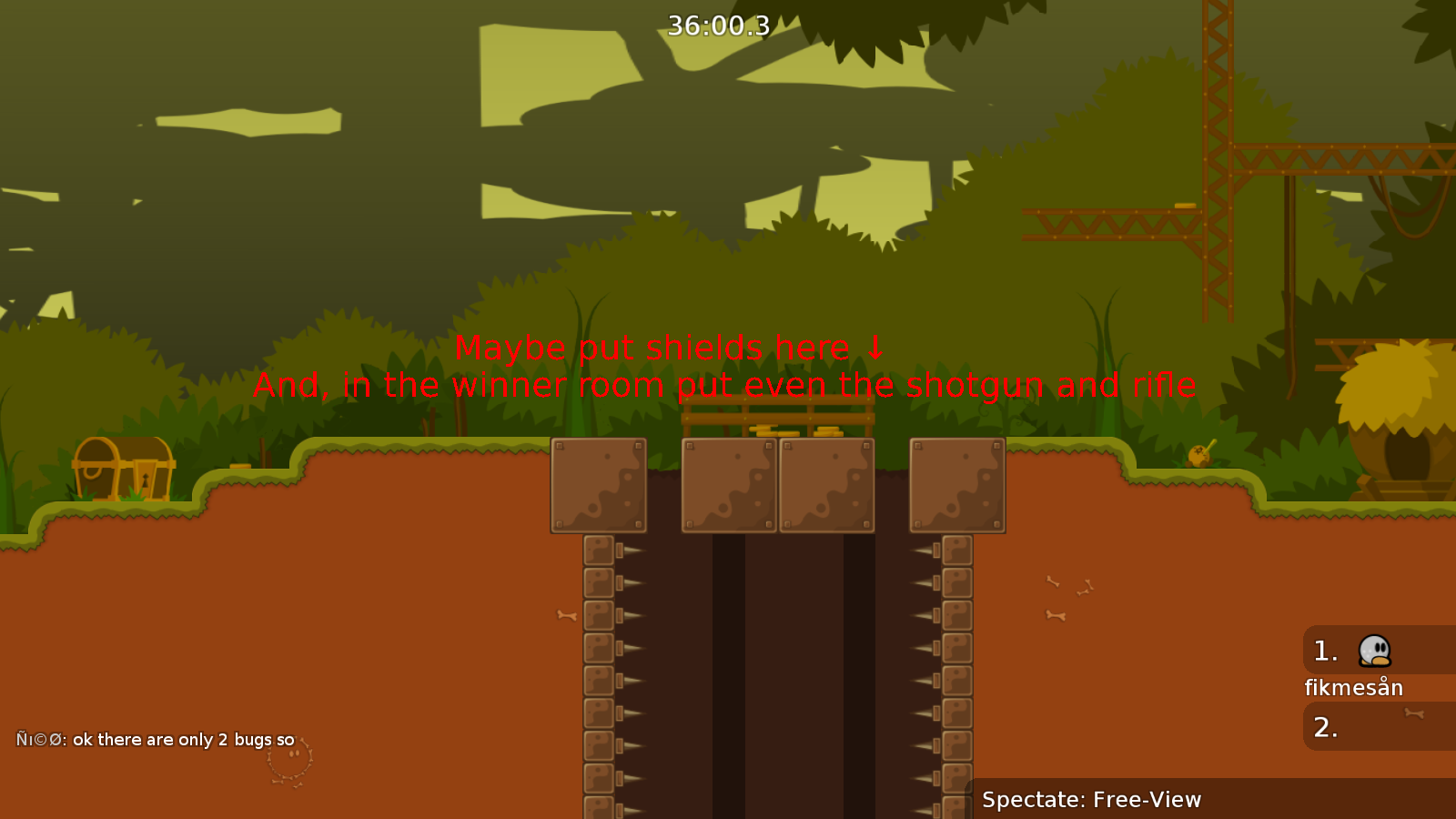Toggle the Spectate: Free-View mode bar
This screenshot has width=1456, height=819.
[x=1092, y=800]
